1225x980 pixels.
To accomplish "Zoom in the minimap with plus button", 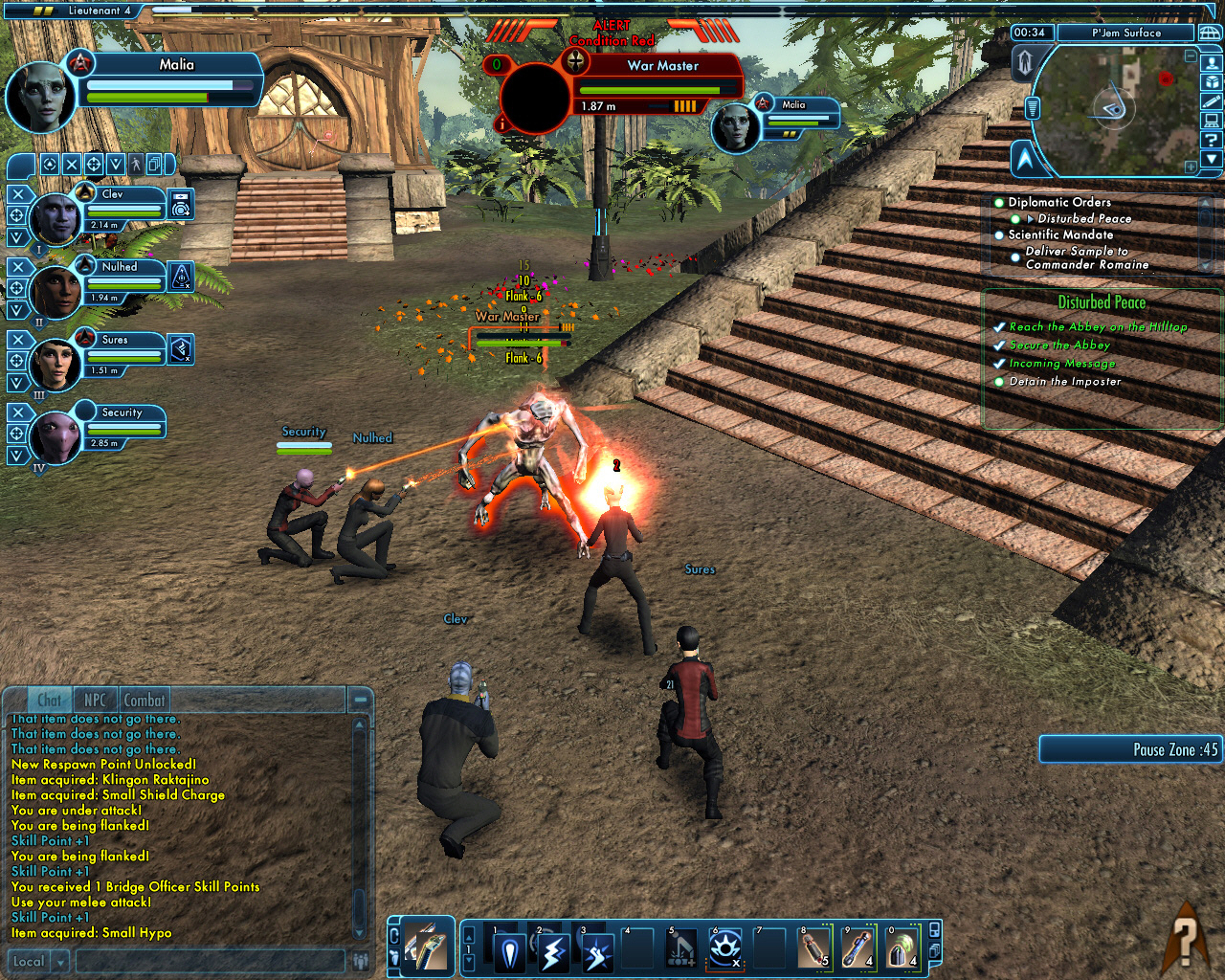I will [x=1191, y=167].
